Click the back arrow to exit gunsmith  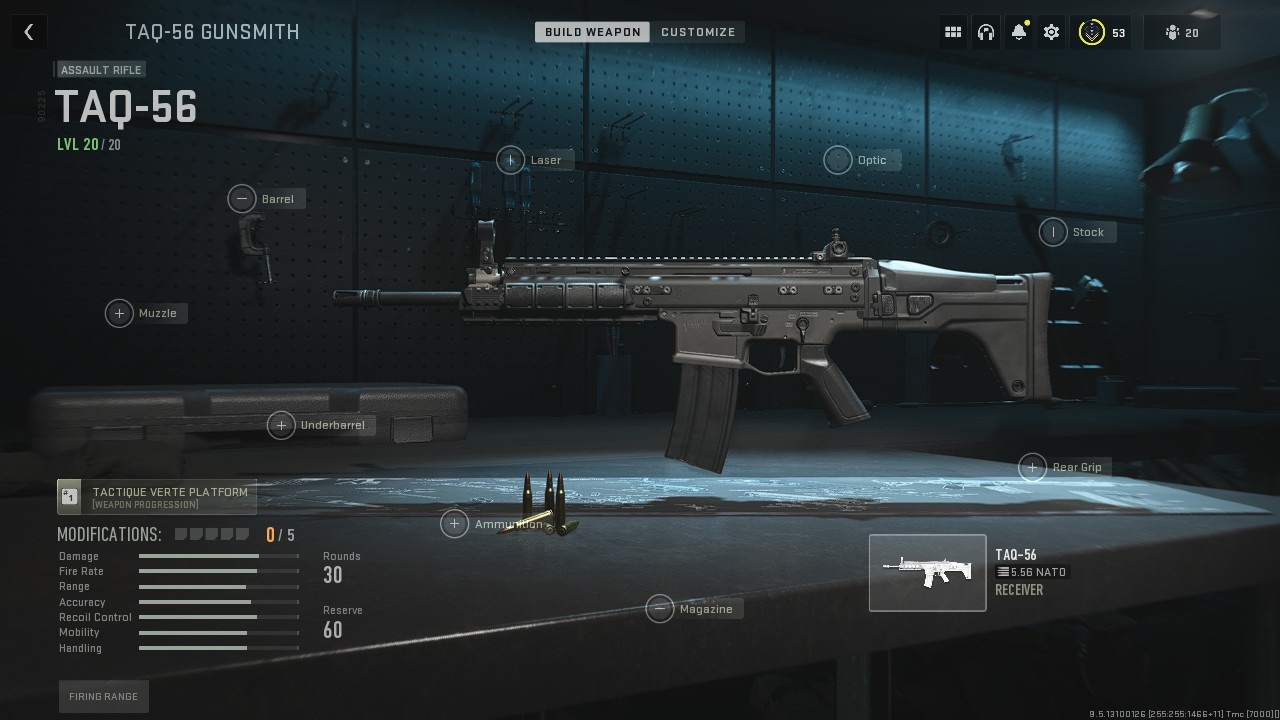[x=28, y=31]
